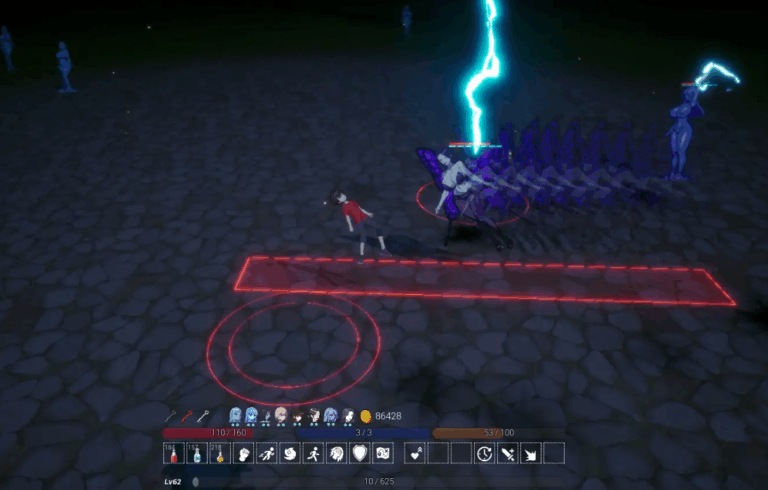Image resolution: width=768 pixels, height=490 pixels.
Task: Click the gold coin currency icon
Action: [x=366, y=416]
